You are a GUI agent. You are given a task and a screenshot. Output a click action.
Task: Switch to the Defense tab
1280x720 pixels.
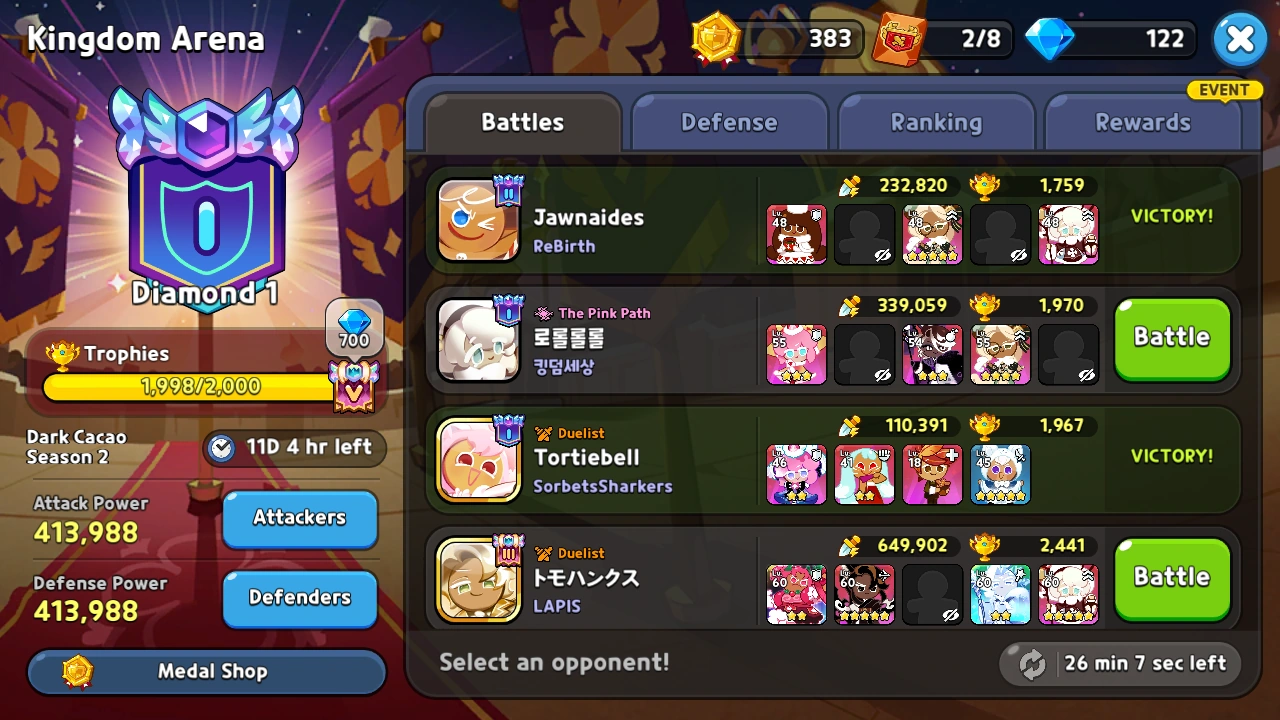[x=729, y=121]
